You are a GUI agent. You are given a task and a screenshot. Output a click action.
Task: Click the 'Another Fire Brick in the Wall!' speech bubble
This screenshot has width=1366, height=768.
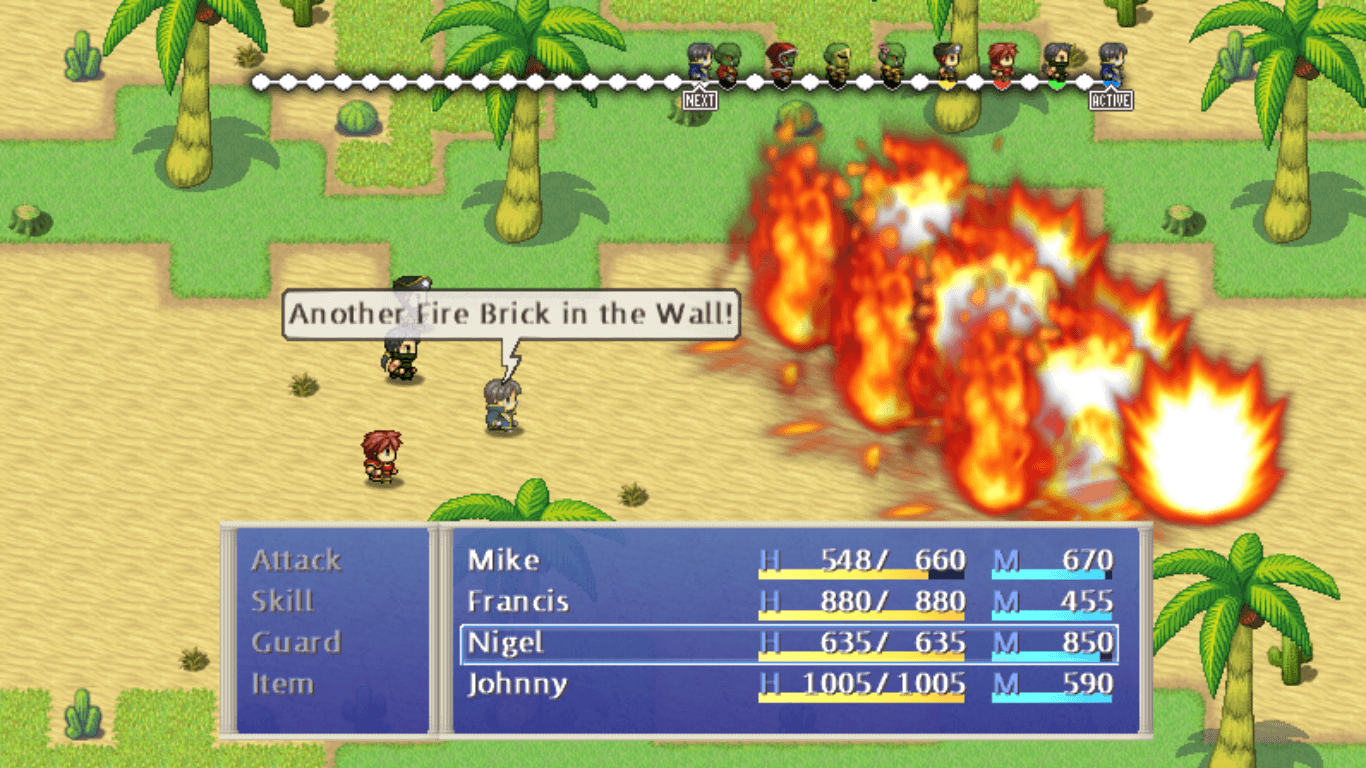pyautogui.click(x=511, y=314)
